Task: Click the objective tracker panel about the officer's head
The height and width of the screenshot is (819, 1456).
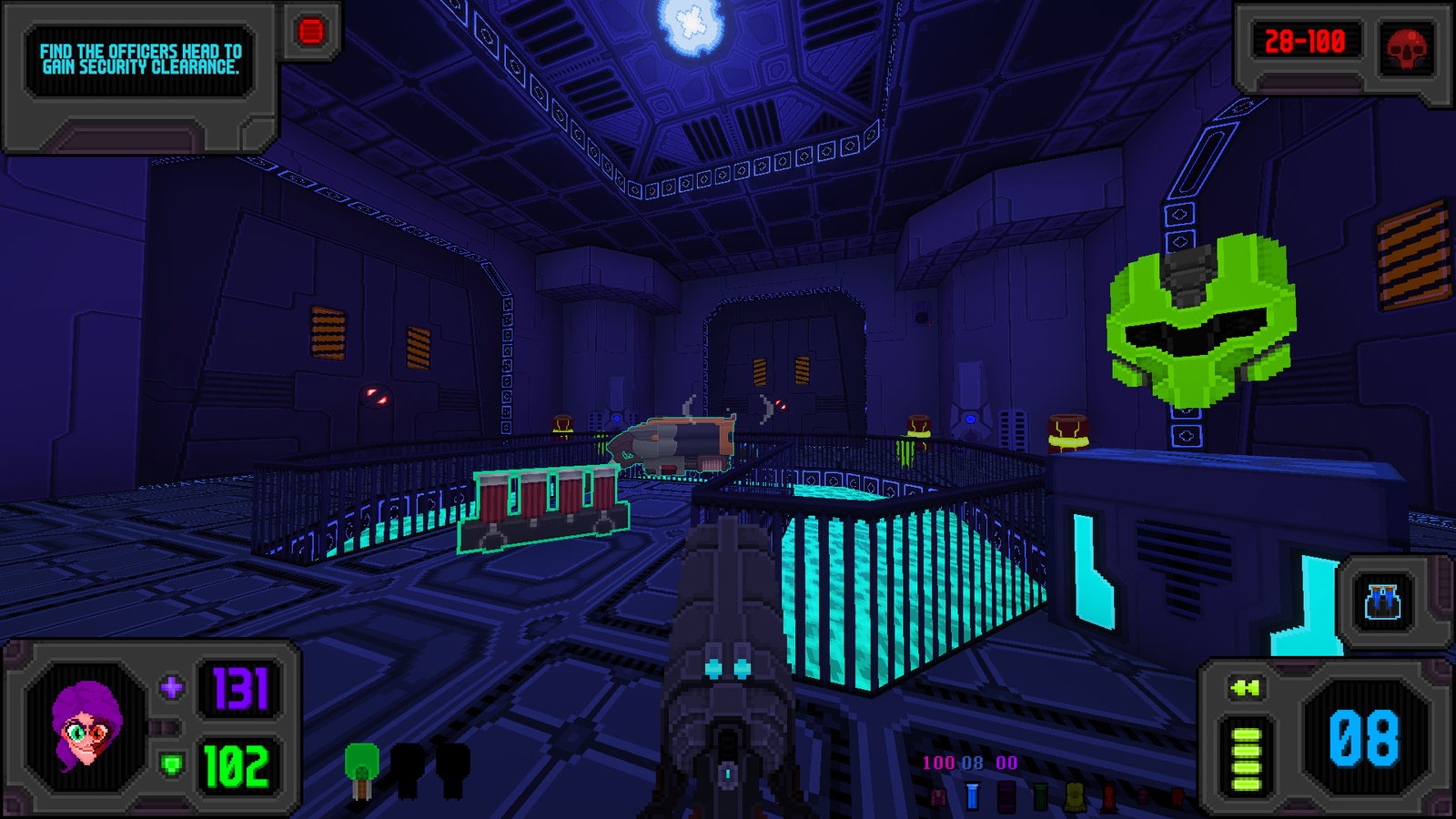Action: click(x=139, y=59)
